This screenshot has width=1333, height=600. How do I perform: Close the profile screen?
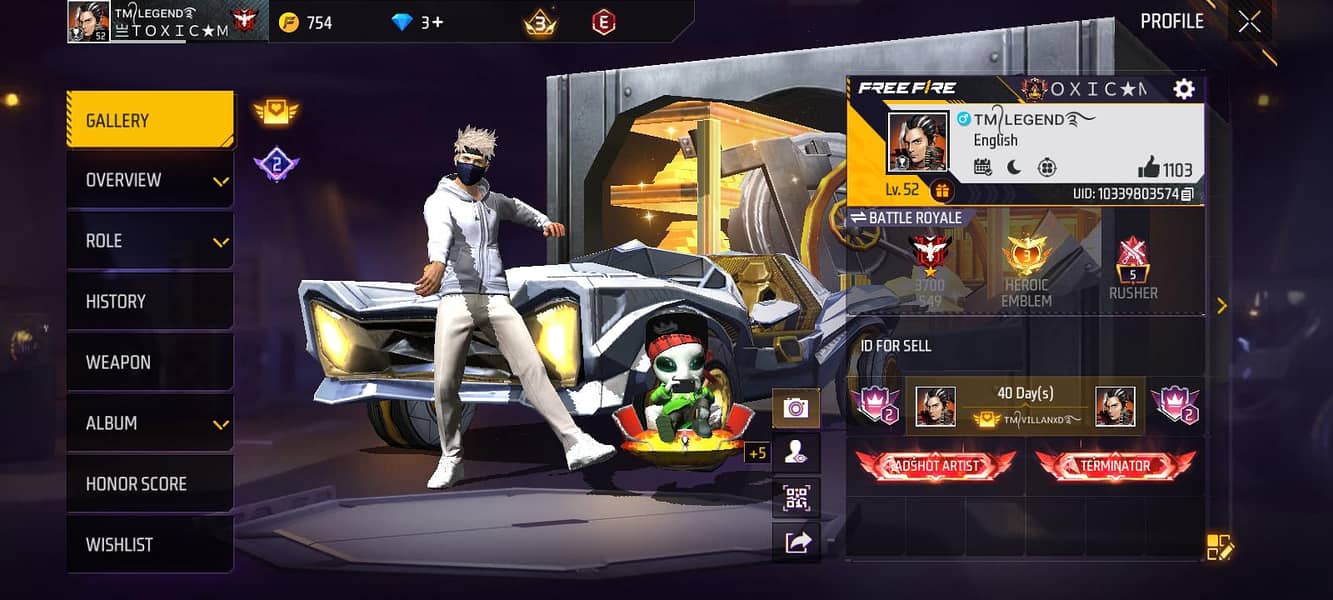pyautogui.click(x=1250, y=22)
